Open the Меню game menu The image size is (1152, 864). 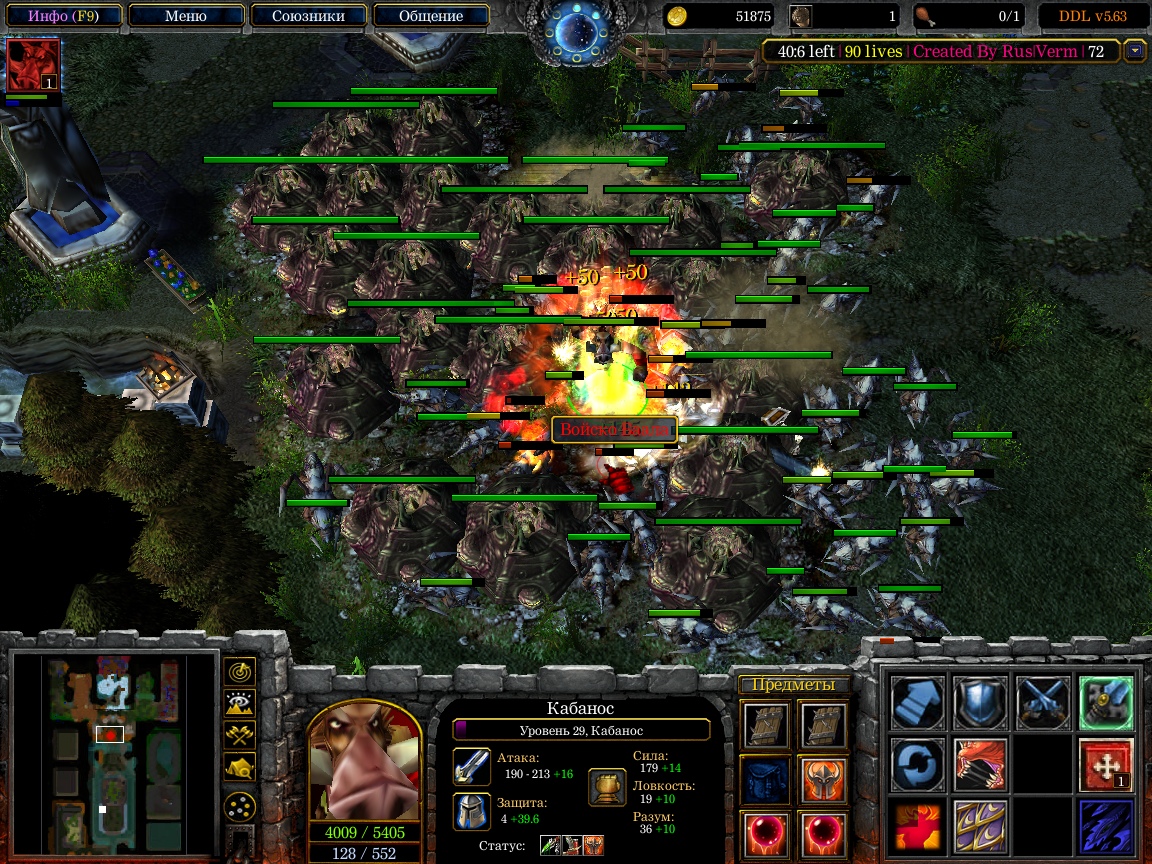point(185,16)
